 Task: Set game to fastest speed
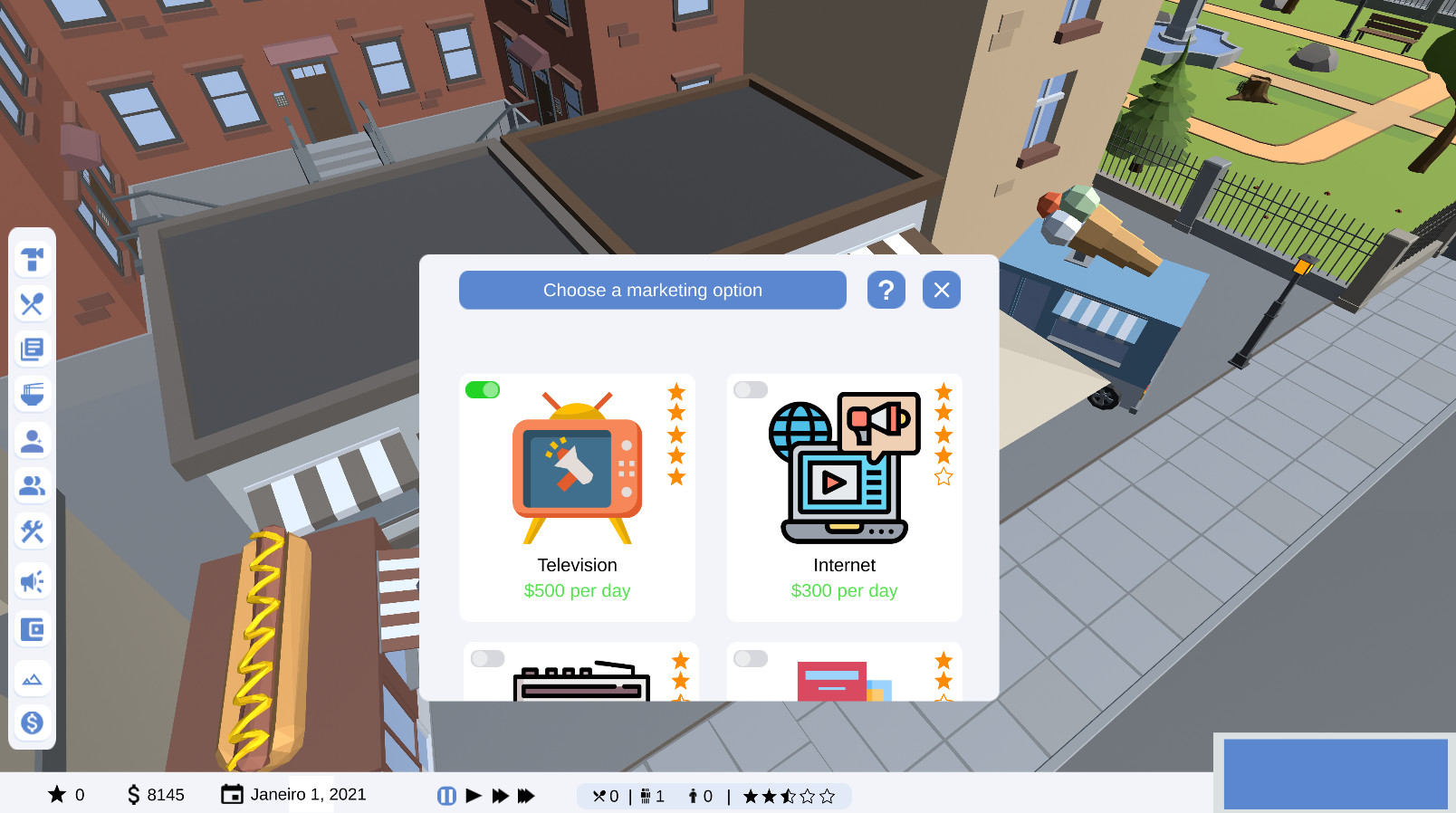(x=527, y=795)
